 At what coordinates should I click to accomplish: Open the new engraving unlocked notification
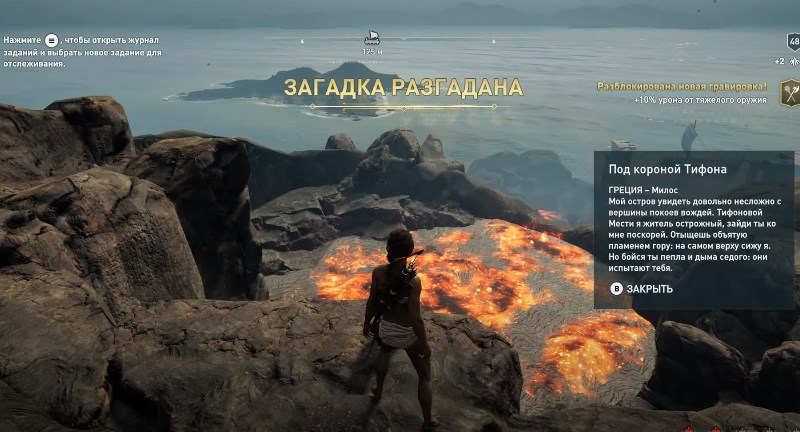pos(681,87)
